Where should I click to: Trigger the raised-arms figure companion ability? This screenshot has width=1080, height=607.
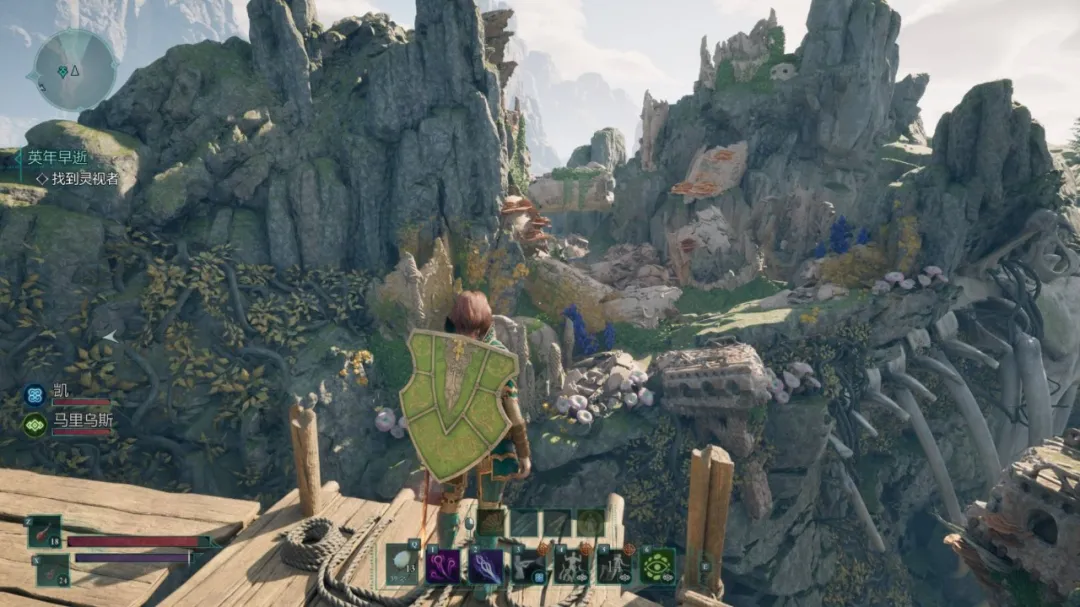click(x=572, y=565)
